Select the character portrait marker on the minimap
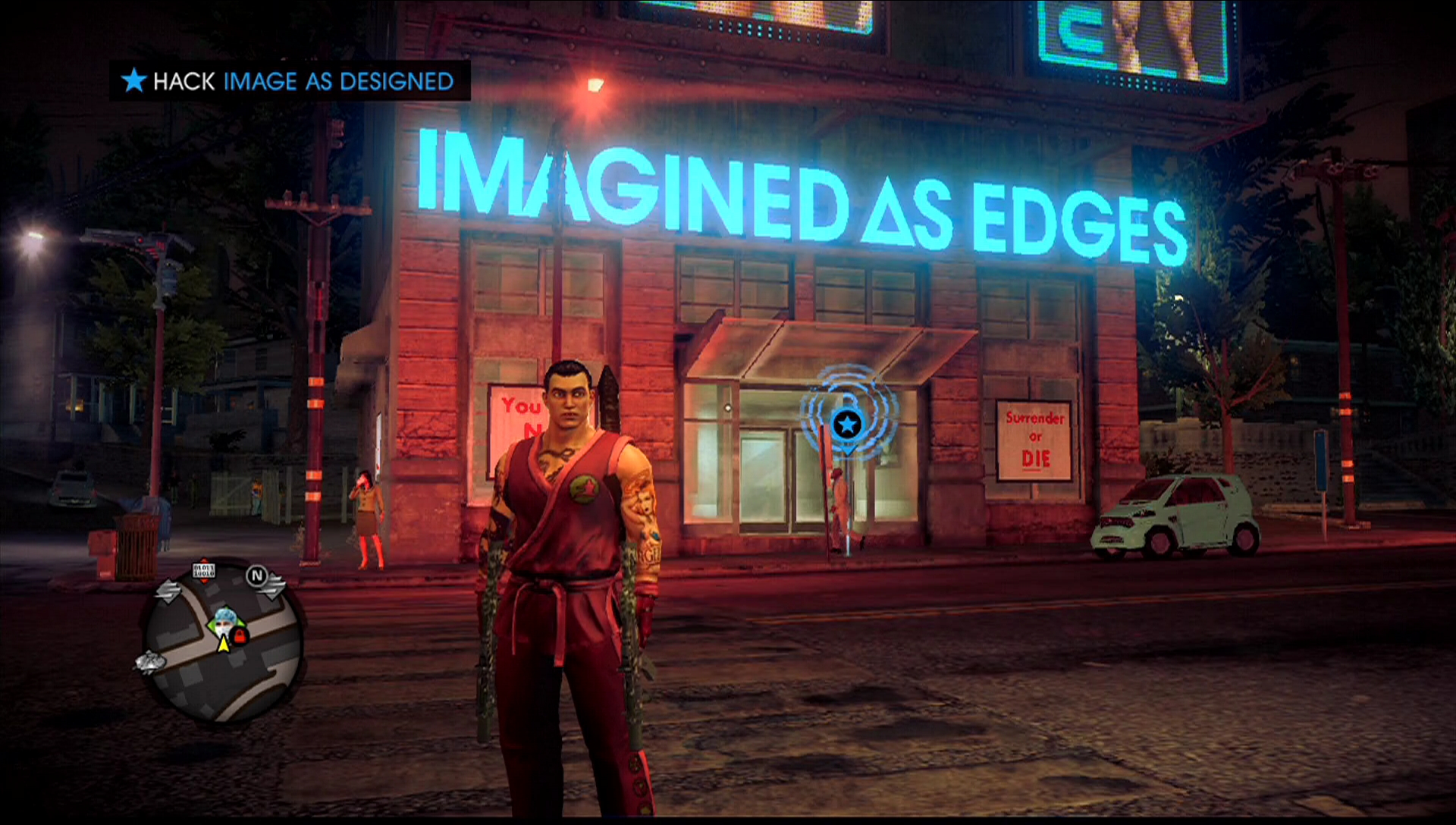This screenshot has height=825, width=1456. click(224, 620)
